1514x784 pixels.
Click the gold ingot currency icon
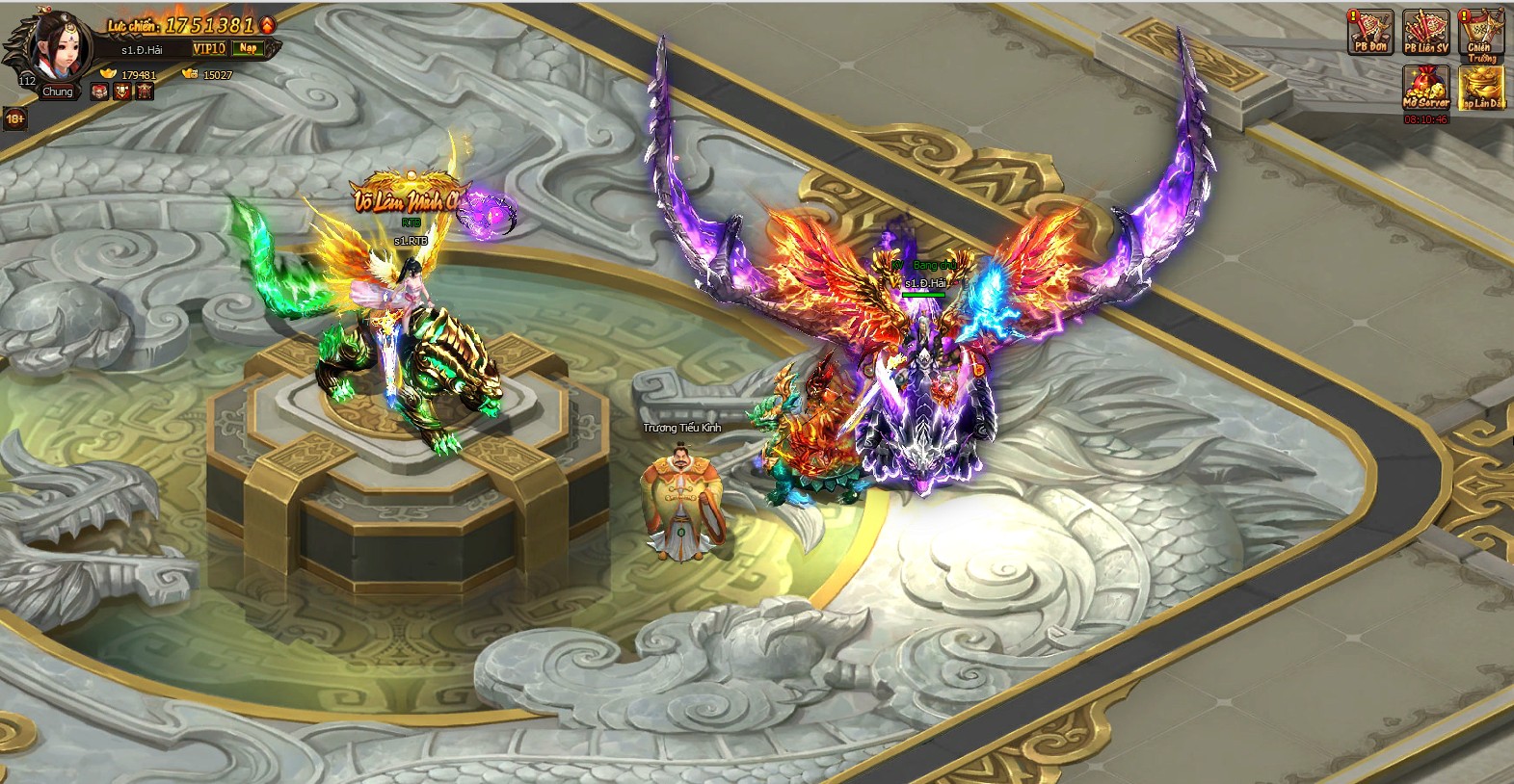109,73
